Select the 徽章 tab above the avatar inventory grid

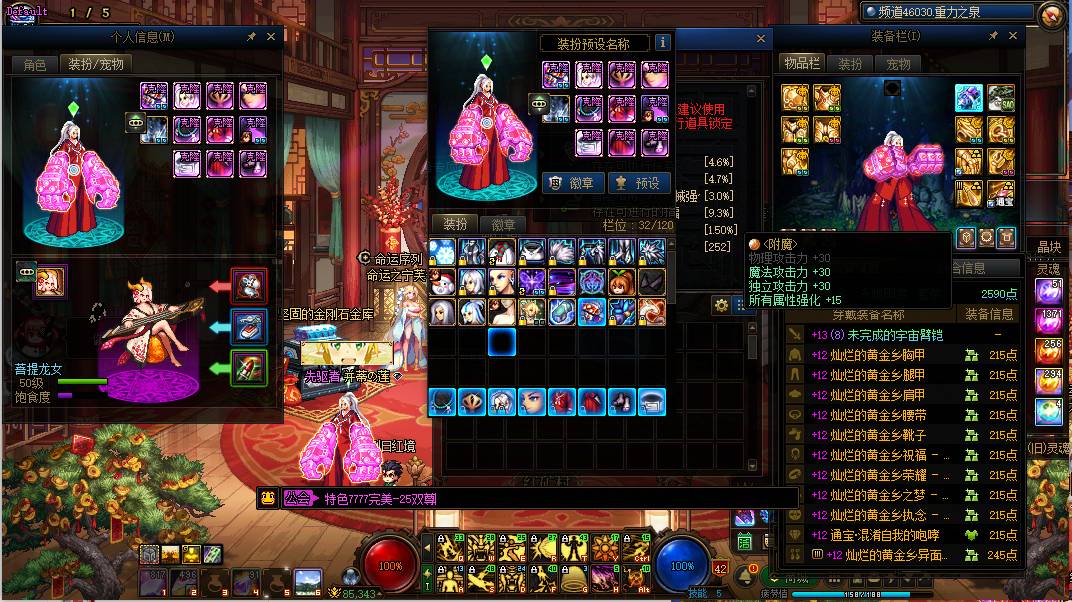point(504,224)
